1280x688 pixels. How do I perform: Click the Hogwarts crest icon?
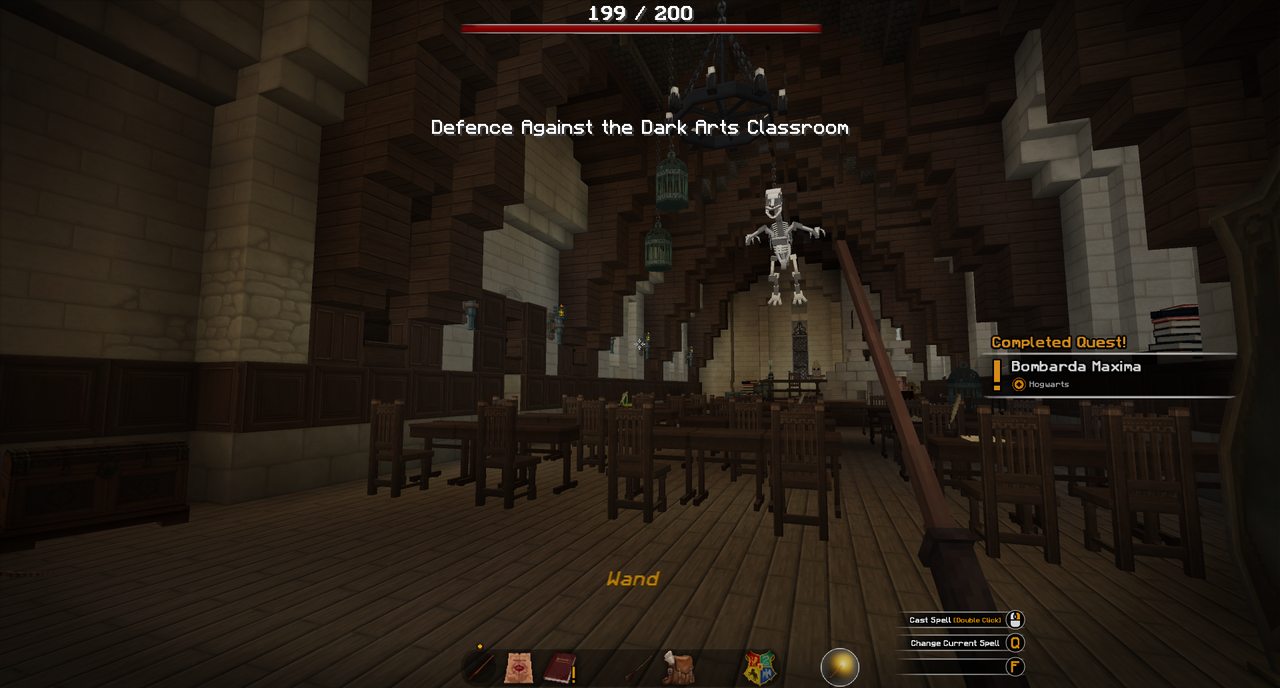[x=759, y=667]
